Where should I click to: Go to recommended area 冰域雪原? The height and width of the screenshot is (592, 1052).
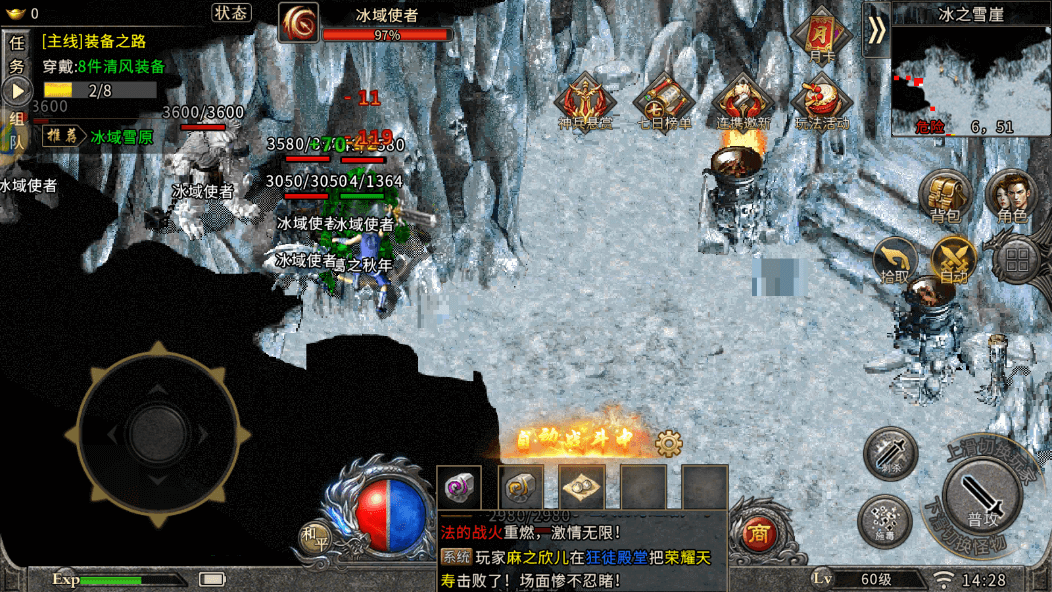121,137
